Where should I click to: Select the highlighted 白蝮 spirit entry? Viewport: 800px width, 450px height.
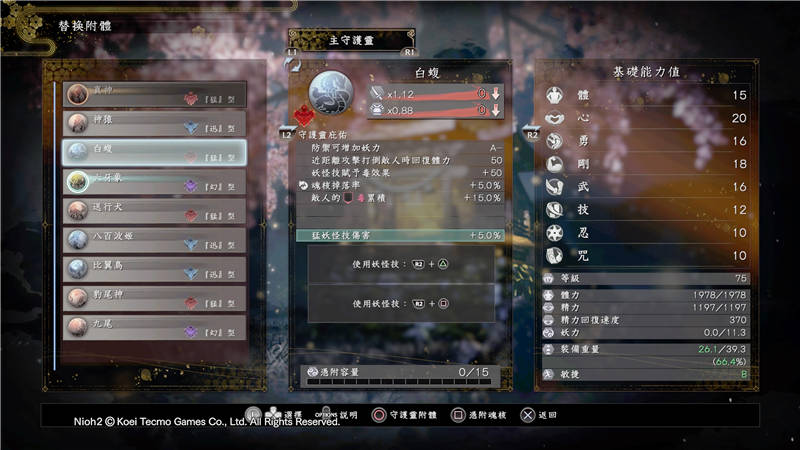tap(155, 153)
